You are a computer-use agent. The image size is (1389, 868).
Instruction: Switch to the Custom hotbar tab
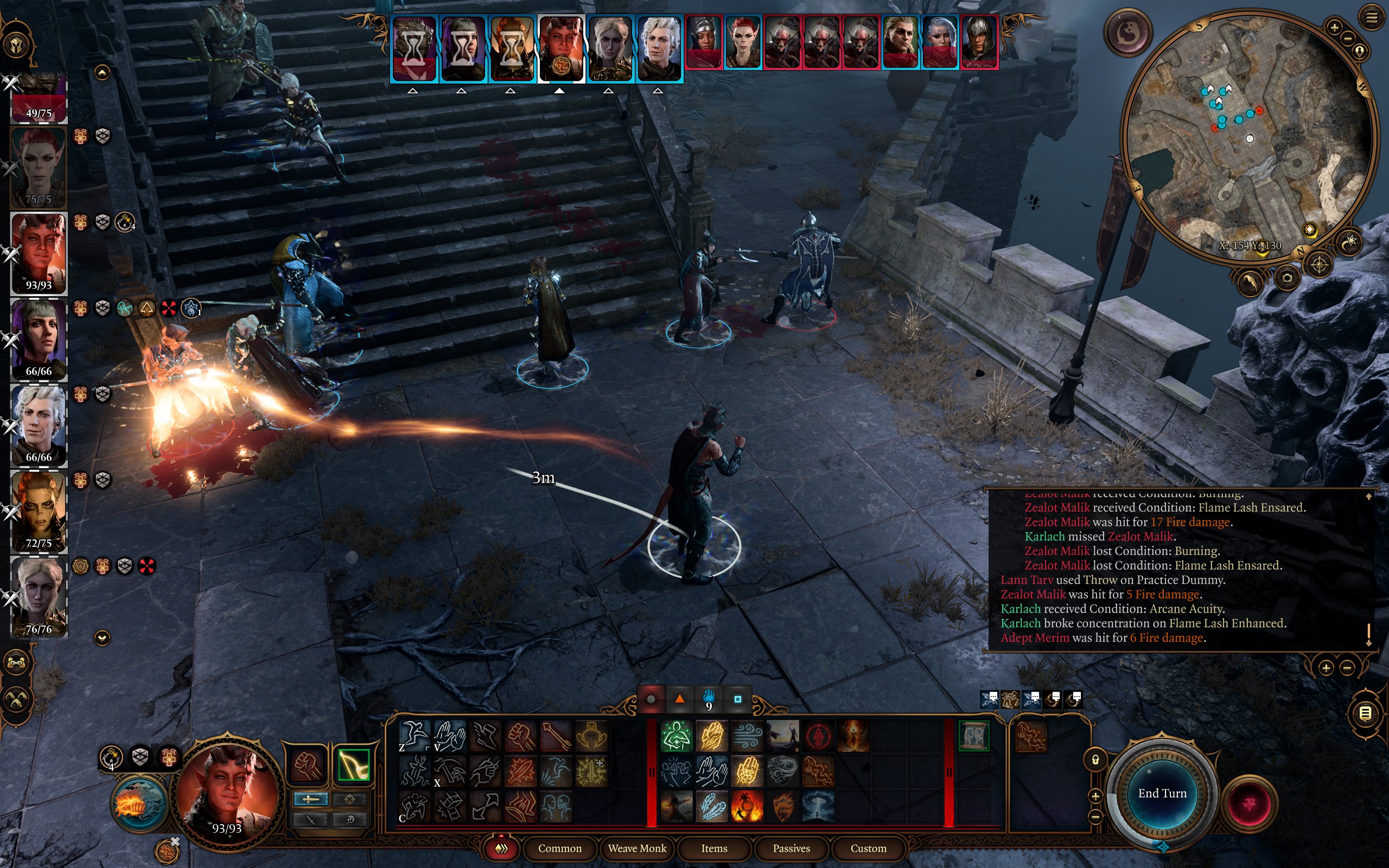868,848
